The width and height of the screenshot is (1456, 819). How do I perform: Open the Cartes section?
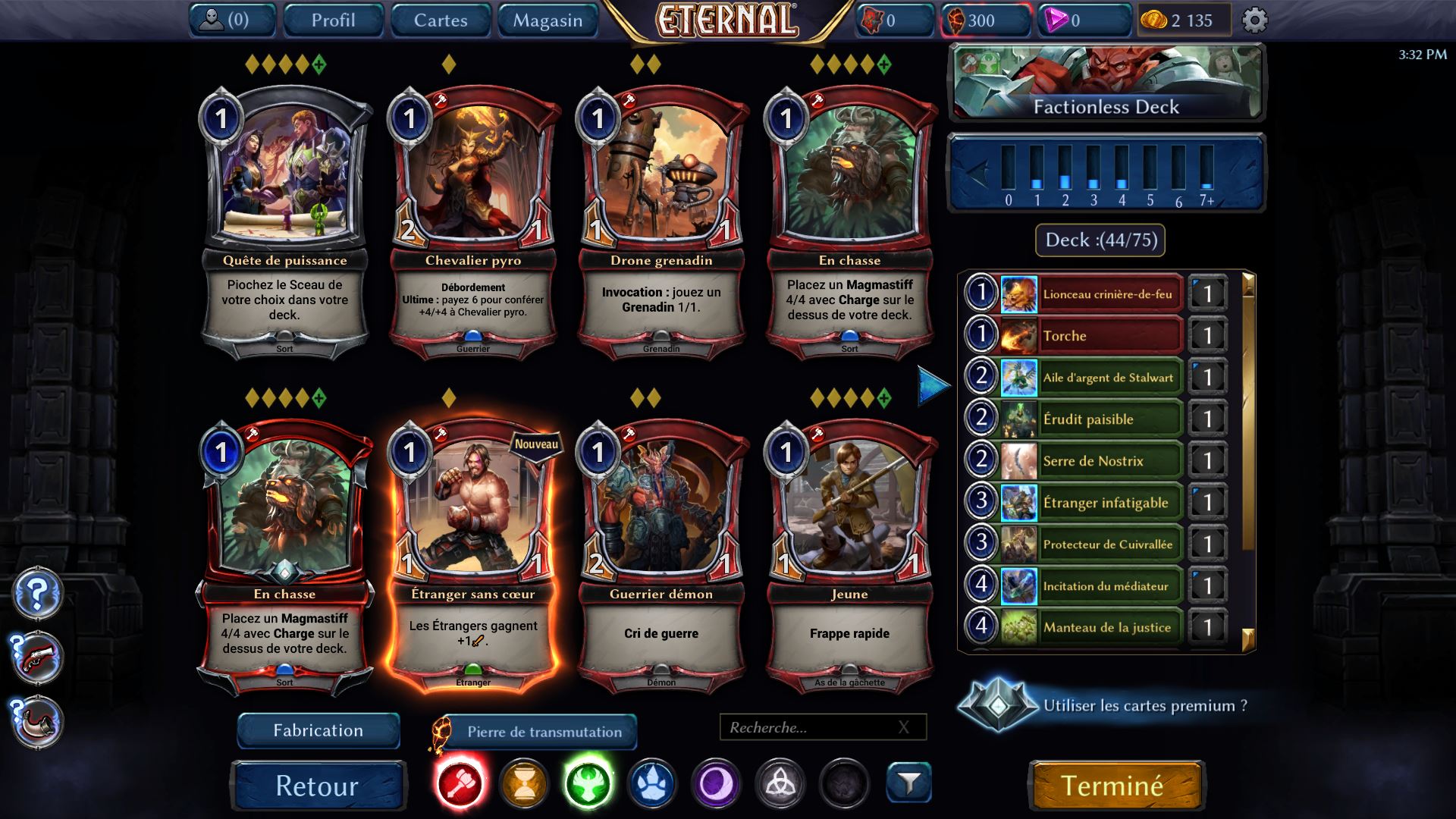tap(440, 20)
